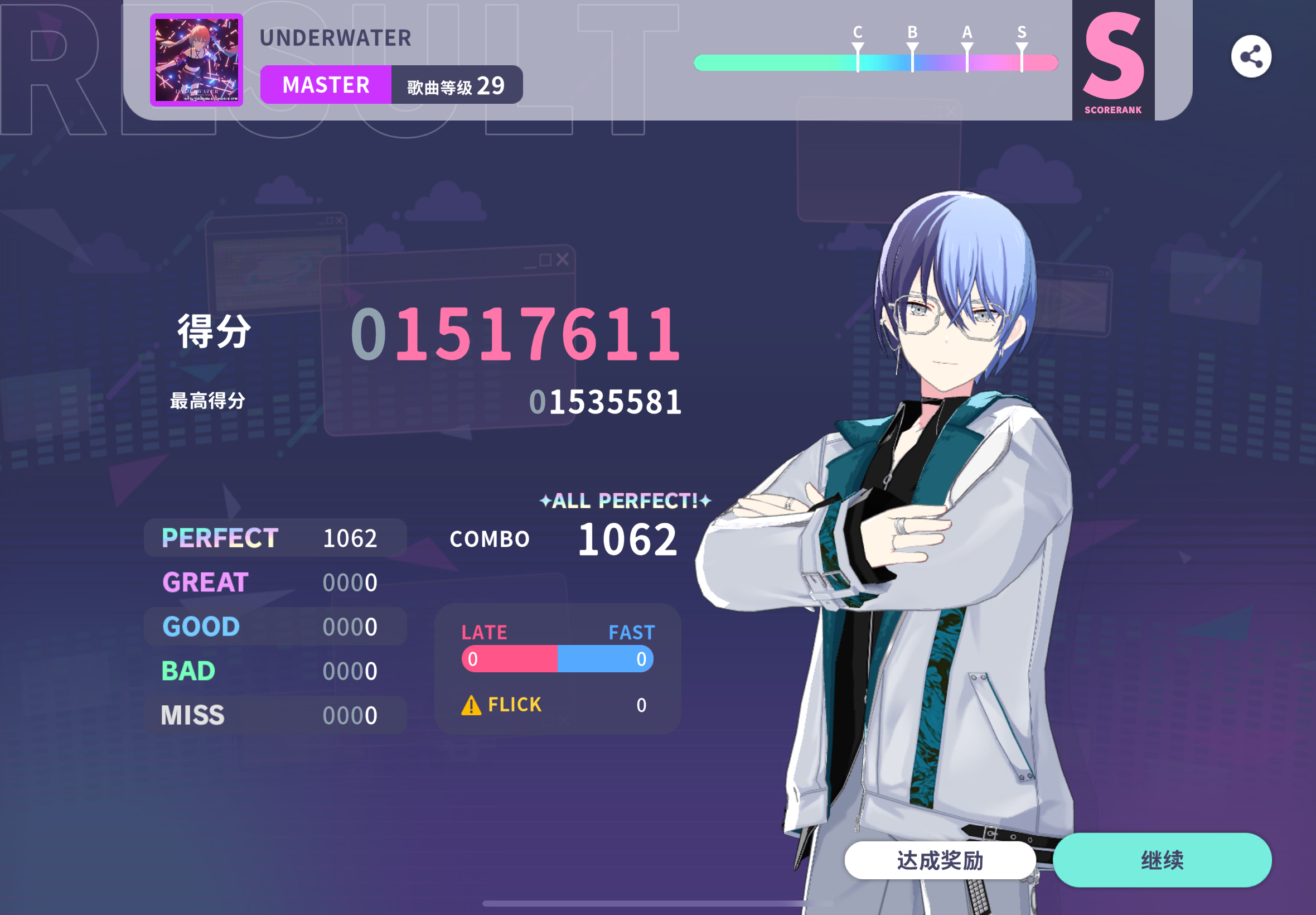Expand the 歌曲等级 29 level panel

click(457, 84)
